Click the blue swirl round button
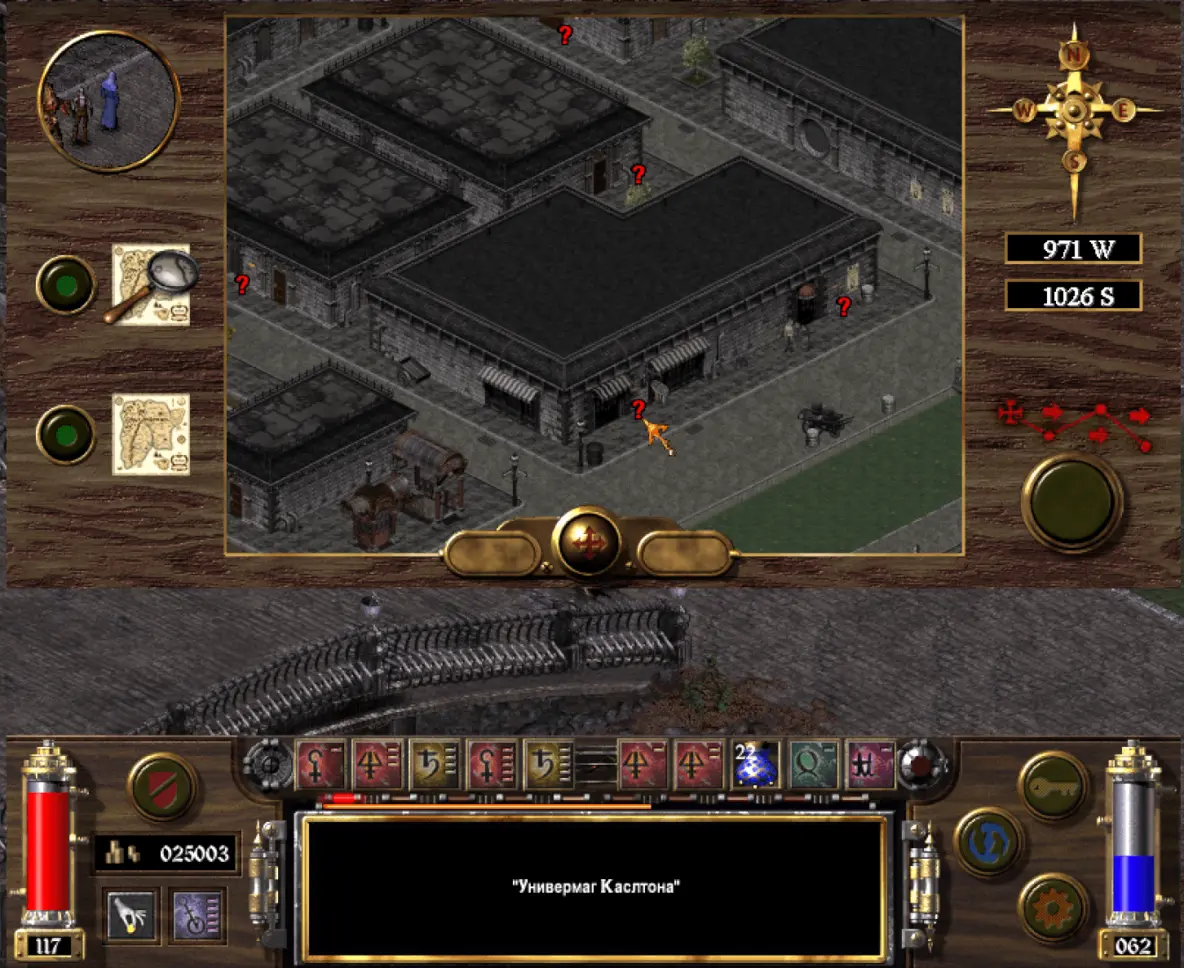This screenshot has width=1184, height=968. click(x=989, y=842)
